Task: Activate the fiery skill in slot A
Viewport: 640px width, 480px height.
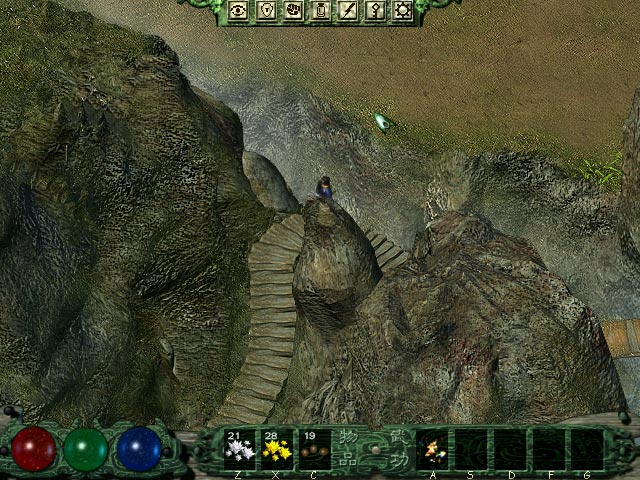Action: (x=432, y=449)
